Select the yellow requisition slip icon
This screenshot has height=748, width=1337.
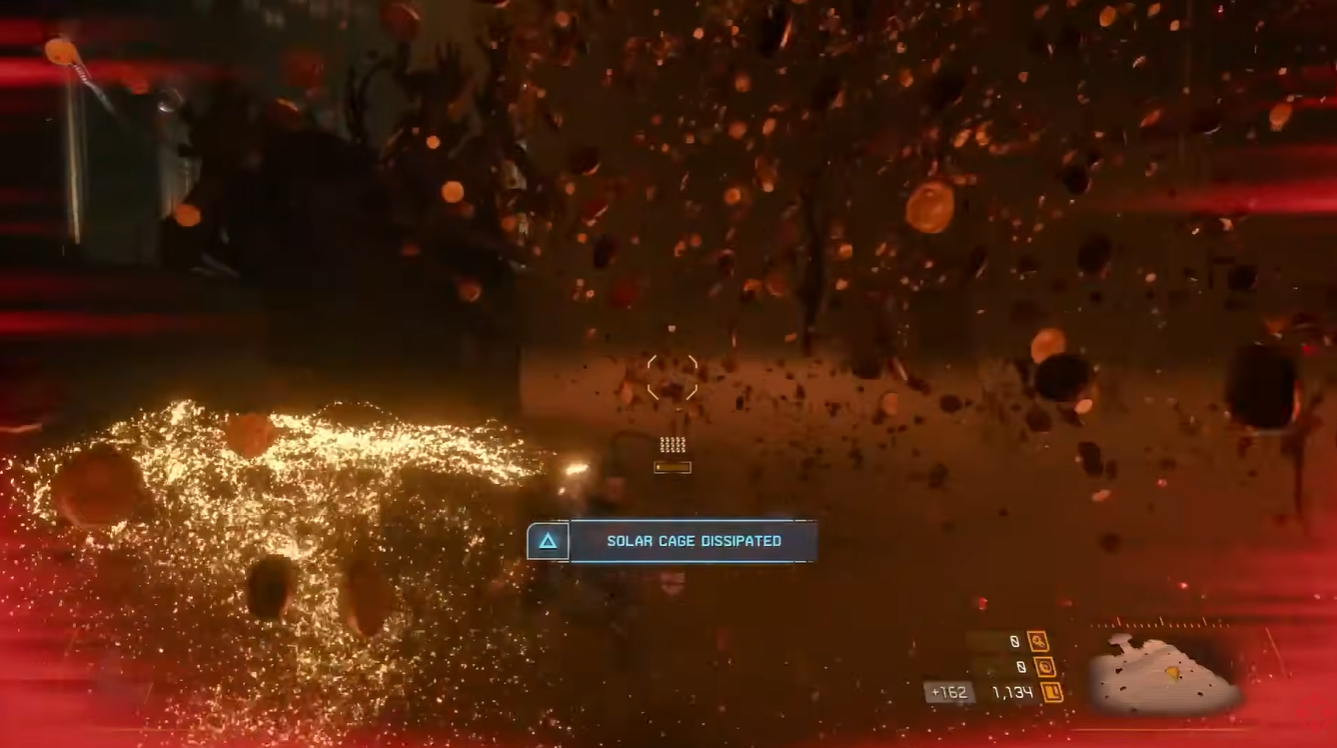click(1051, 691)
